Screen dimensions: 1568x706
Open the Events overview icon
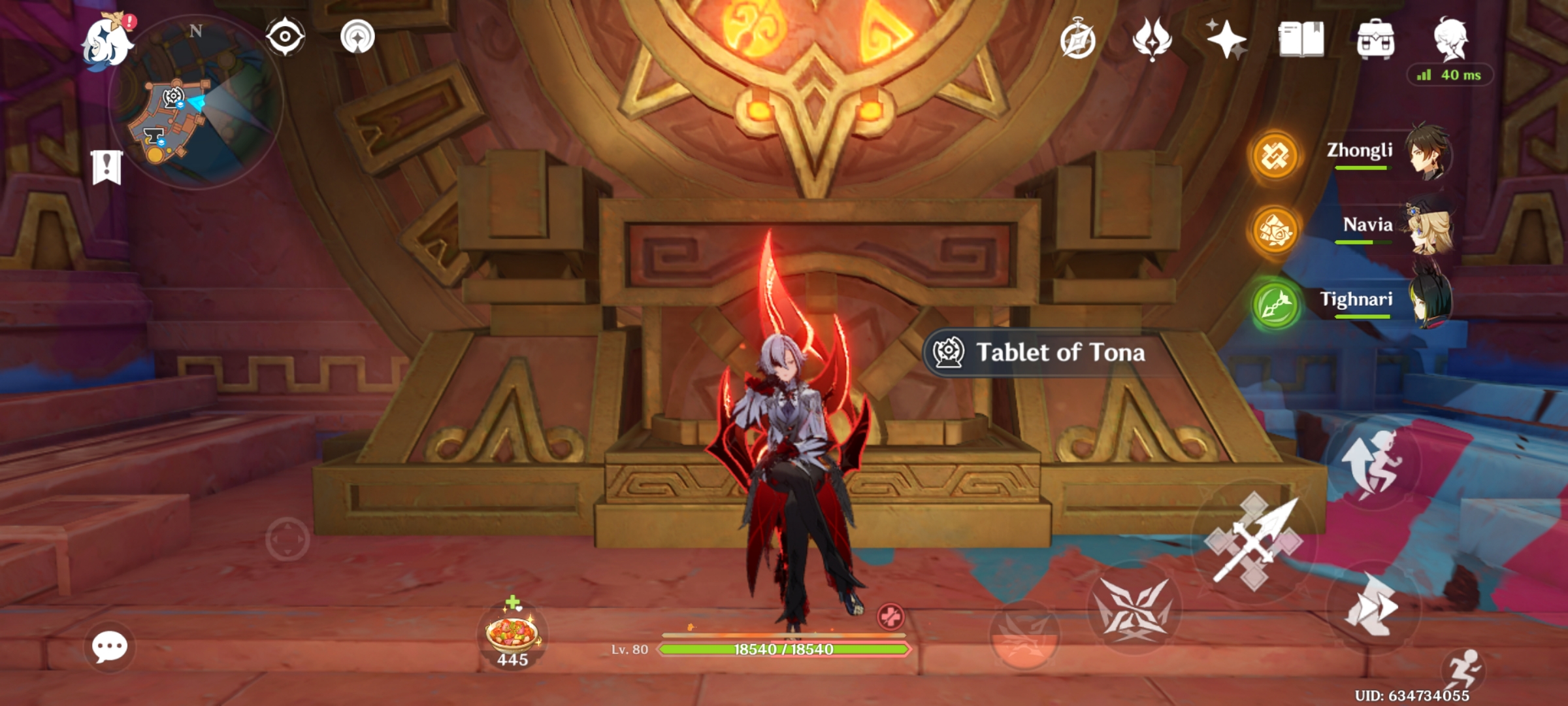1078,41
